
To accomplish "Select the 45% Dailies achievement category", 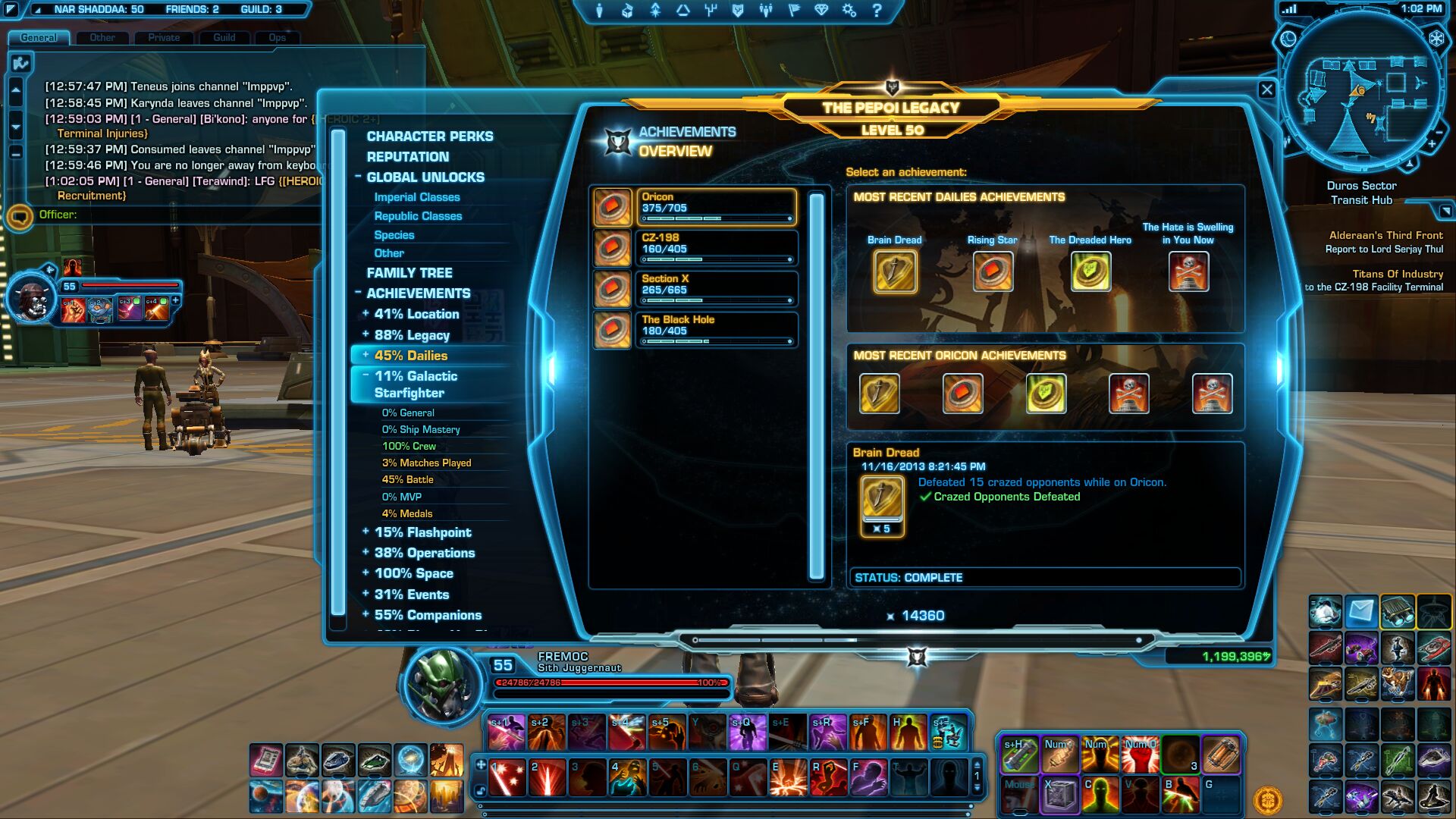I will [x=410, y=356].
